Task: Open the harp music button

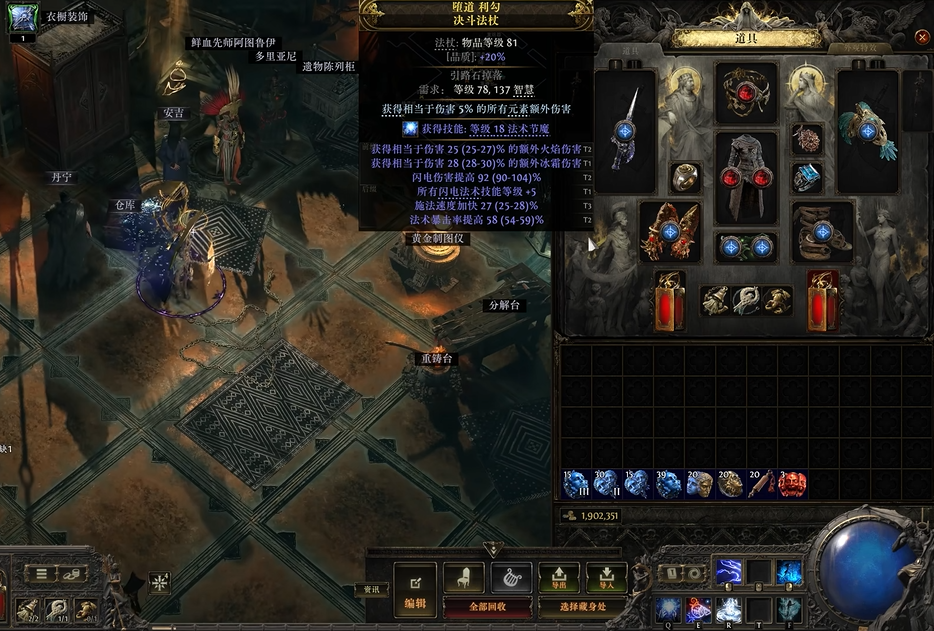Action: pyautogui.click(x=511, y=577)
